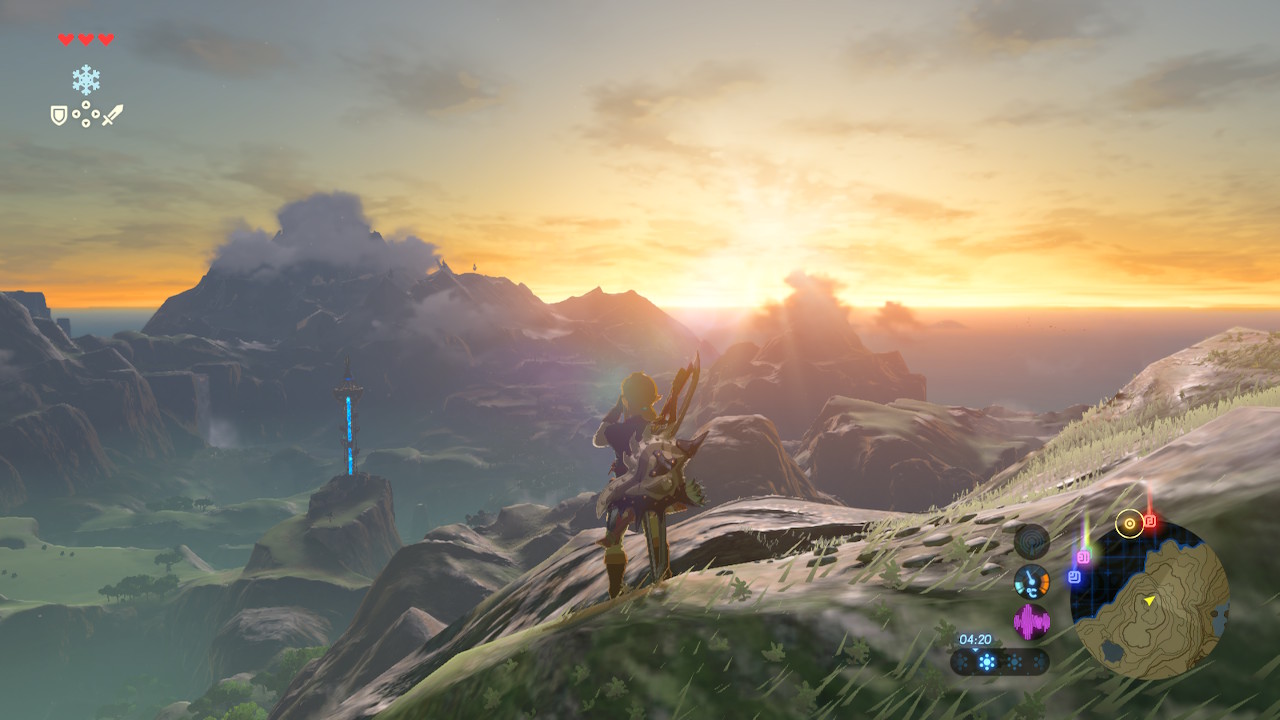Choose the blue shrine marker on minimap

coord(1074,576)
